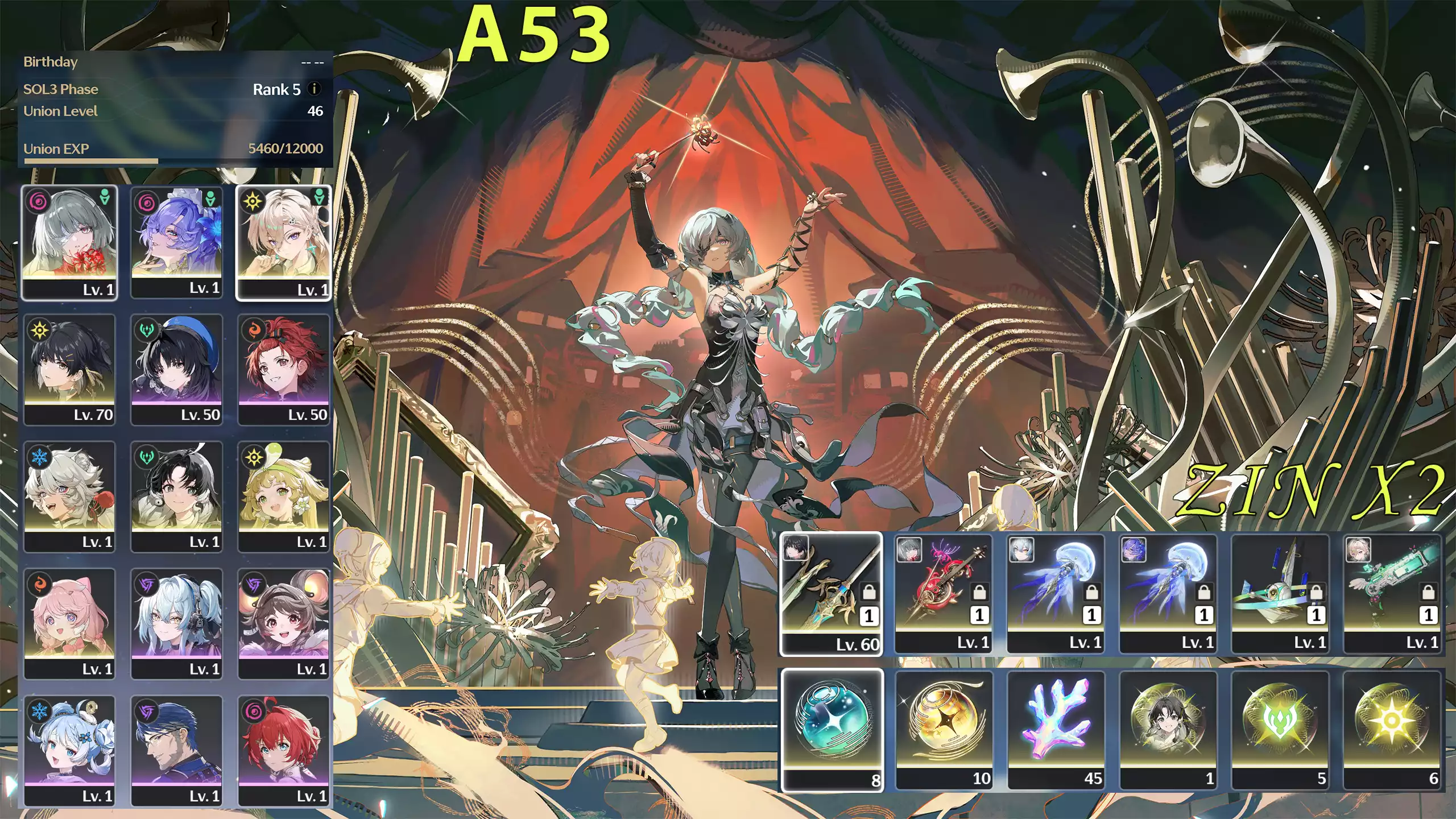
Task: Click the character medallion item showing count 1
Action: pos(1172,728)
